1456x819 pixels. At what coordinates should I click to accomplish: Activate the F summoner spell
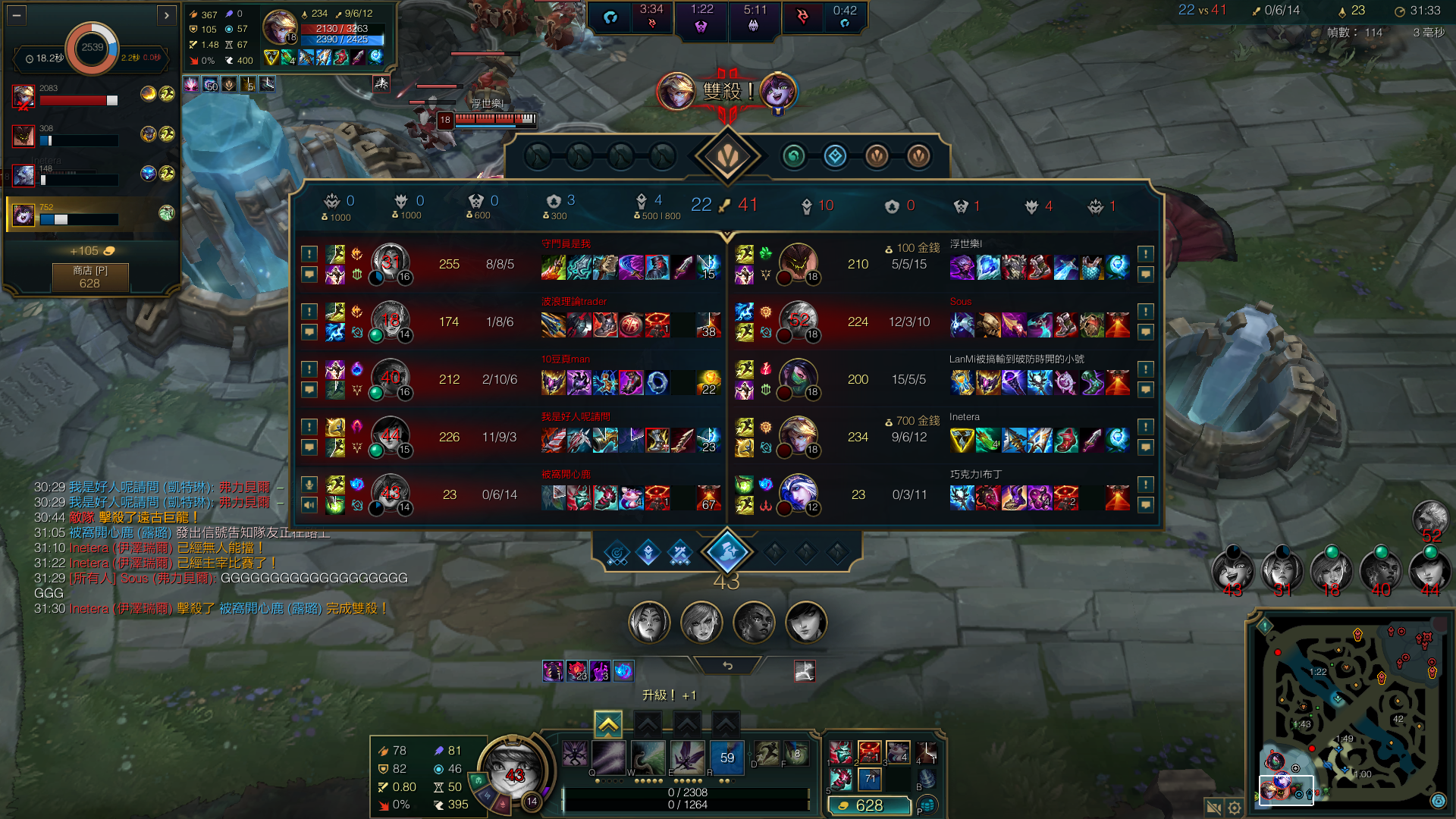pyautogui.click(x=795, y=754)
